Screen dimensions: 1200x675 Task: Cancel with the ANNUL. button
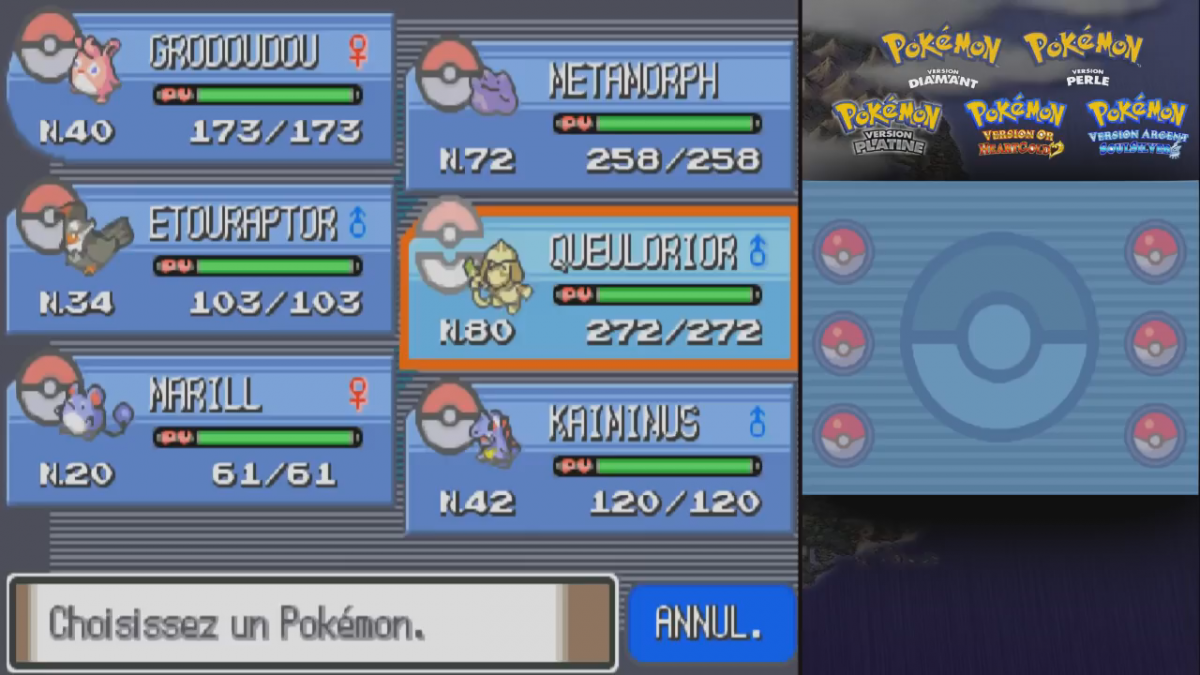[710, 623]
